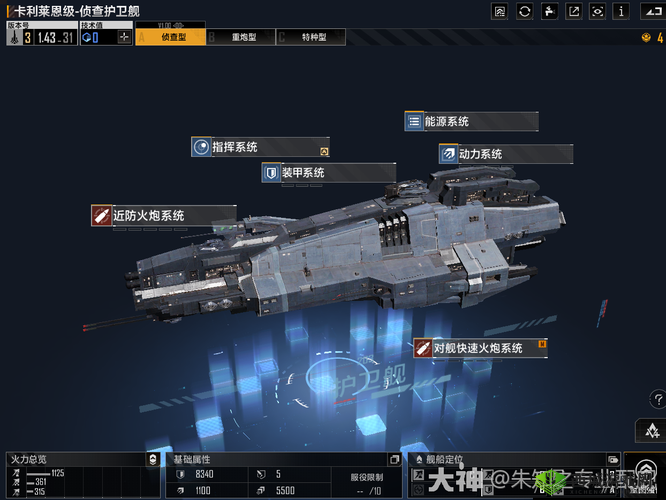
Task: Click the refresh arrows icon in top bar
Action: pos(525,11)
